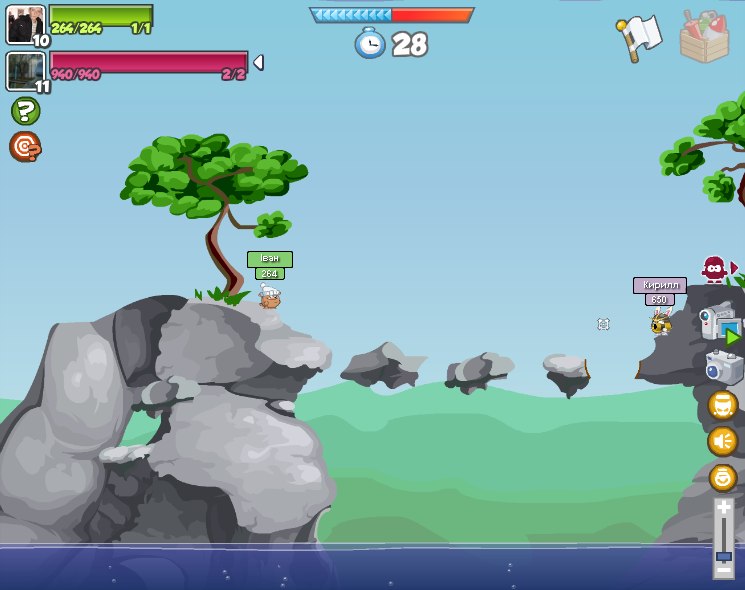Click the orange round button above the zoom slider
Image resolution: width=745 pixels, height=590 pixels.
723,478
